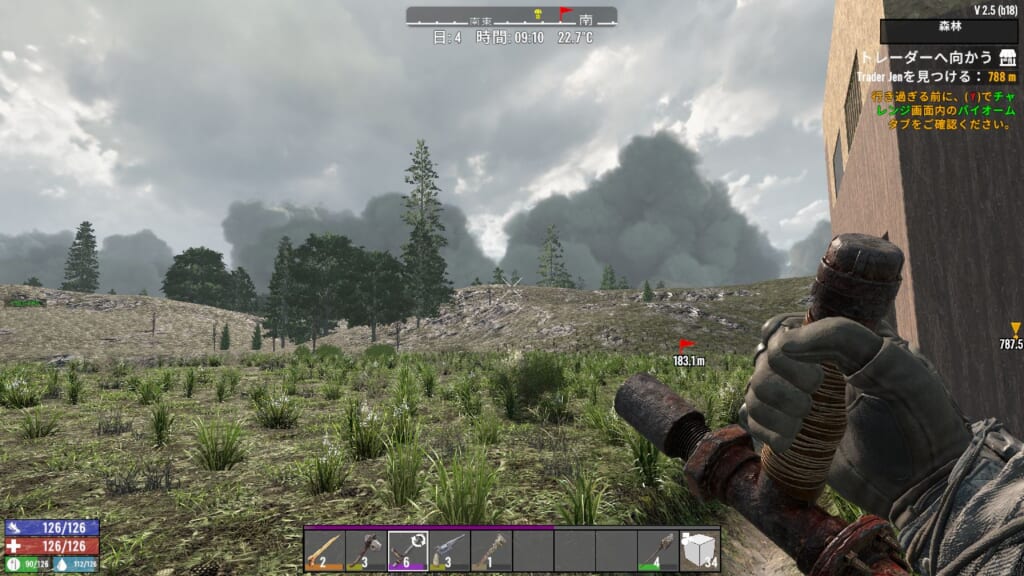This screenshot has width=1024, height=576.
Task: Equip the pipe pistol from the hotbar
Action: tap(449, 550)
